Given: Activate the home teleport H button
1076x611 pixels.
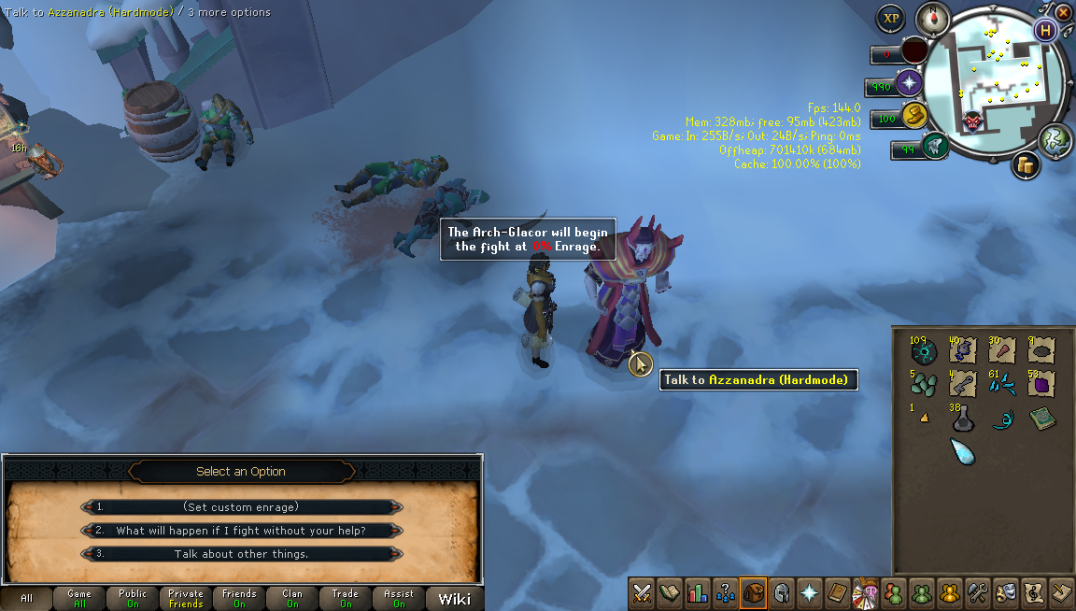Looking at the screenshot, I should (x=1046, y=30).
